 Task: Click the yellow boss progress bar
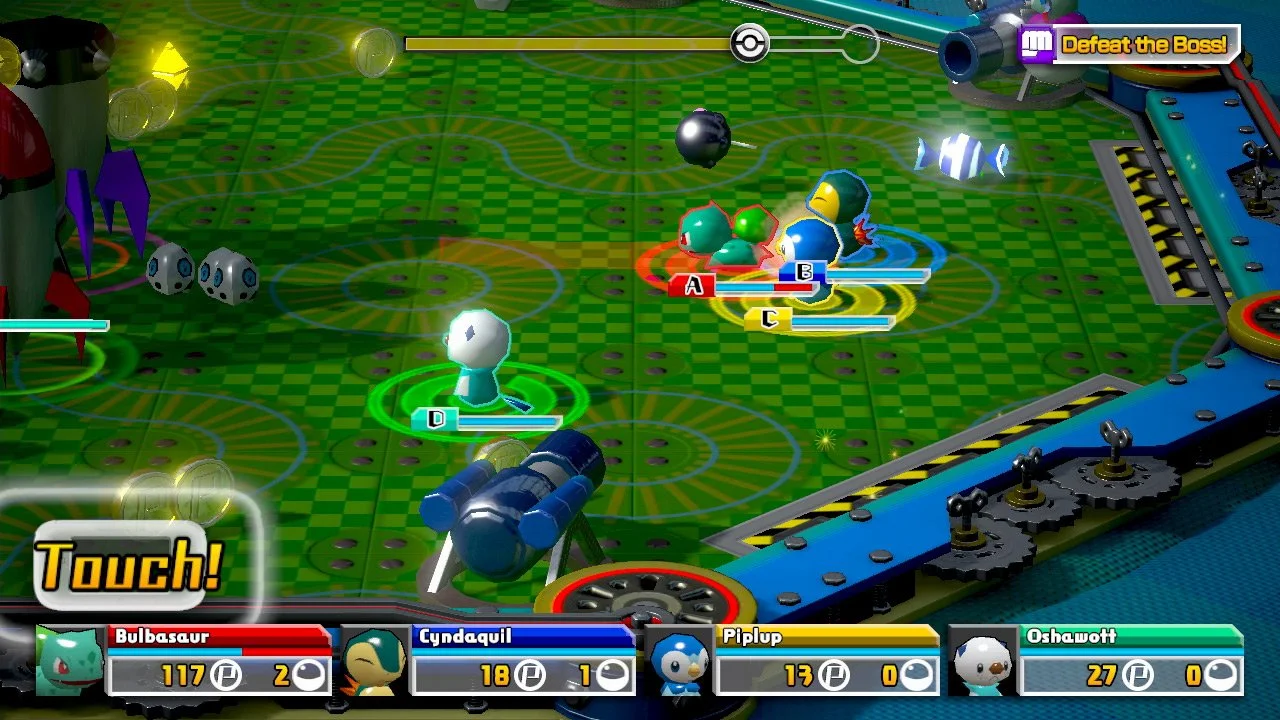click(x=570, y=42)
